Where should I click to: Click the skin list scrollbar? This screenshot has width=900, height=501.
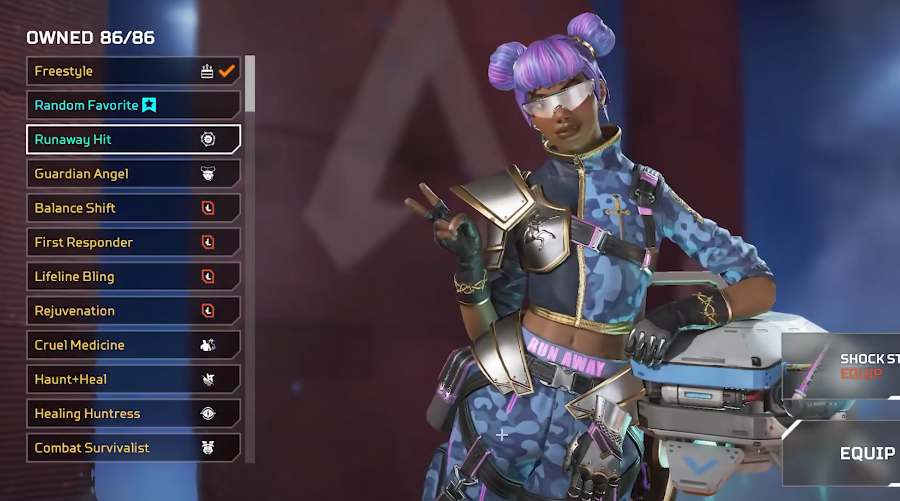tap(250, 83)
